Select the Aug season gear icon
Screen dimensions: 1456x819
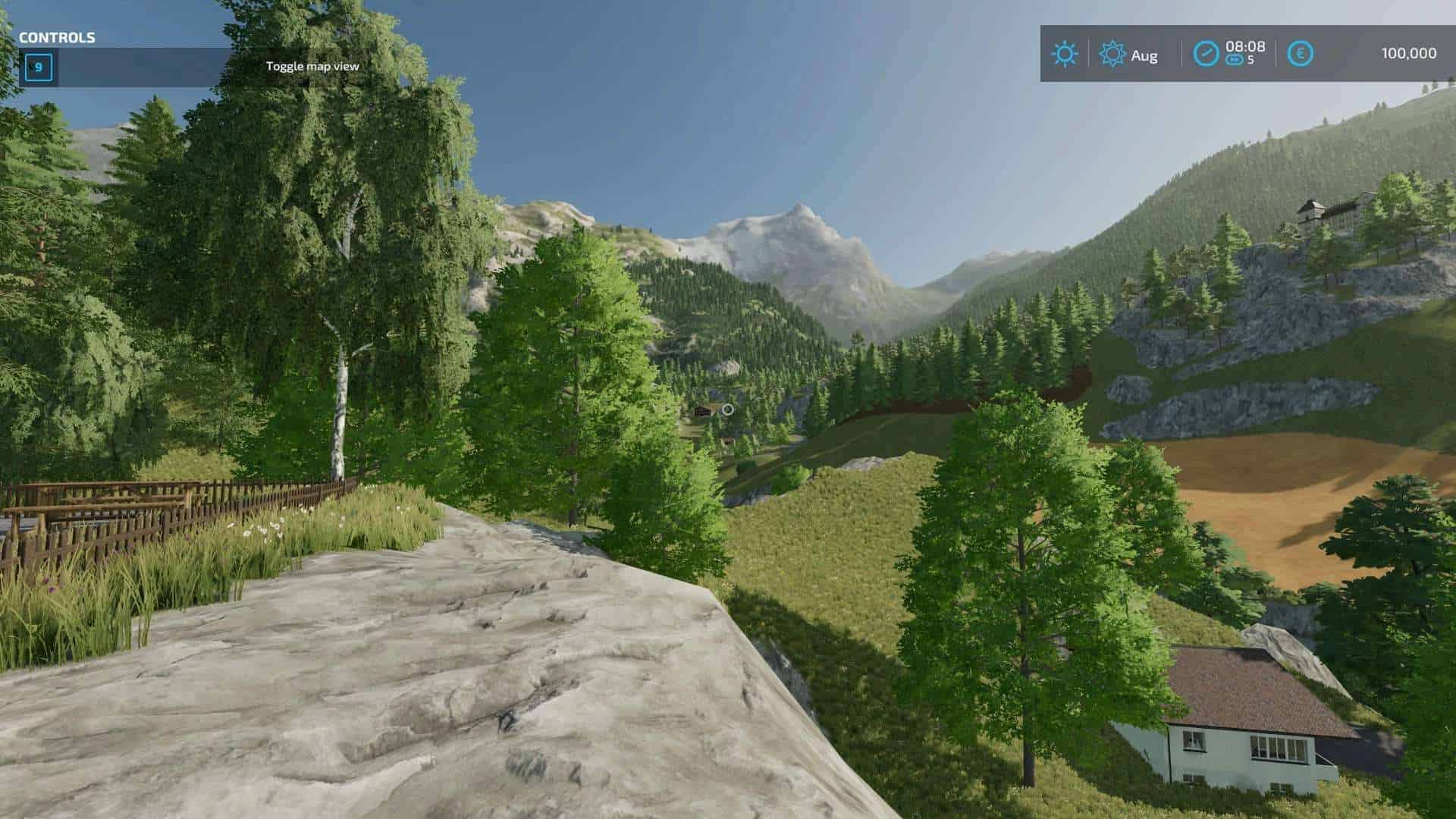point(1112,54)
